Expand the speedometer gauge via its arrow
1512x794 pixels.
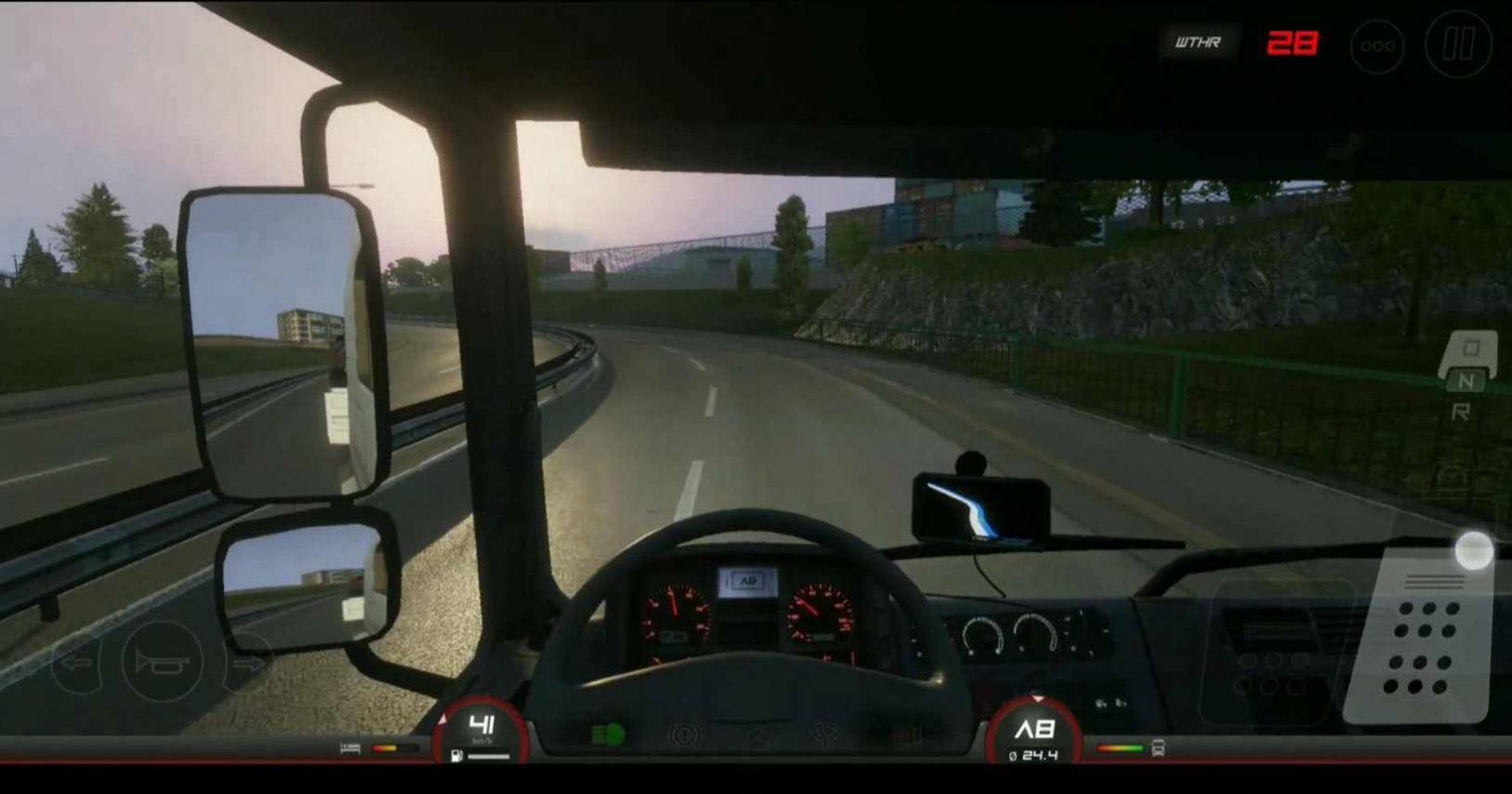point(444,718)
